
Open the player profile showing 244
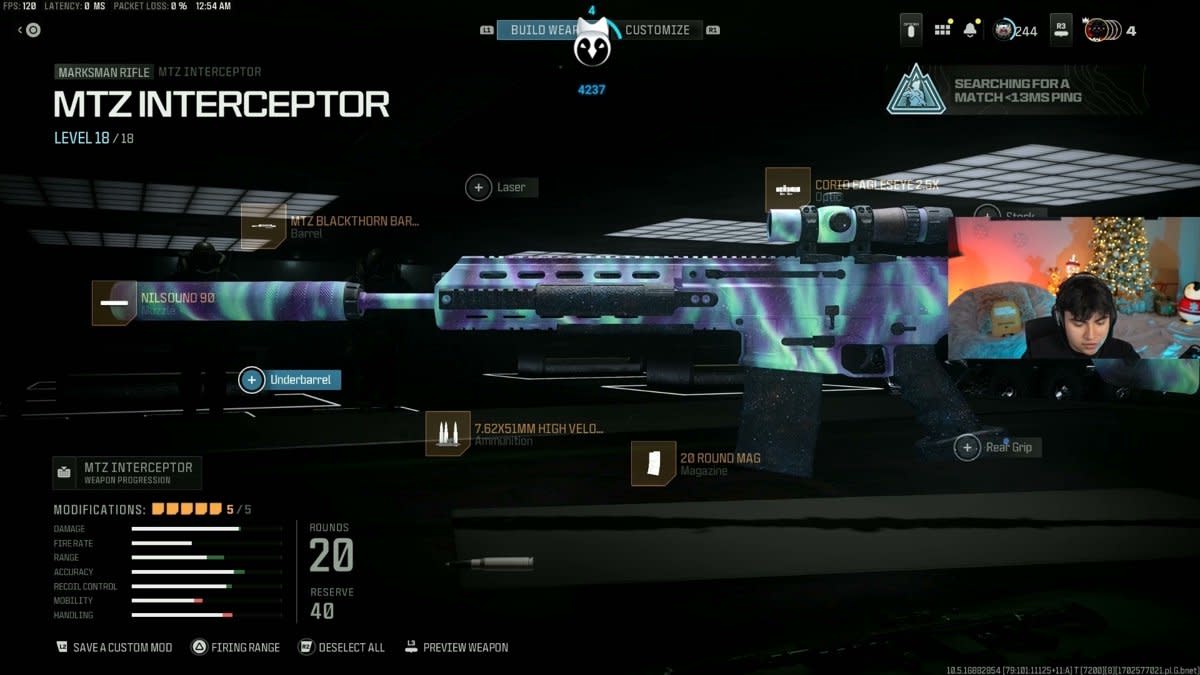(x=1015, y=30)
